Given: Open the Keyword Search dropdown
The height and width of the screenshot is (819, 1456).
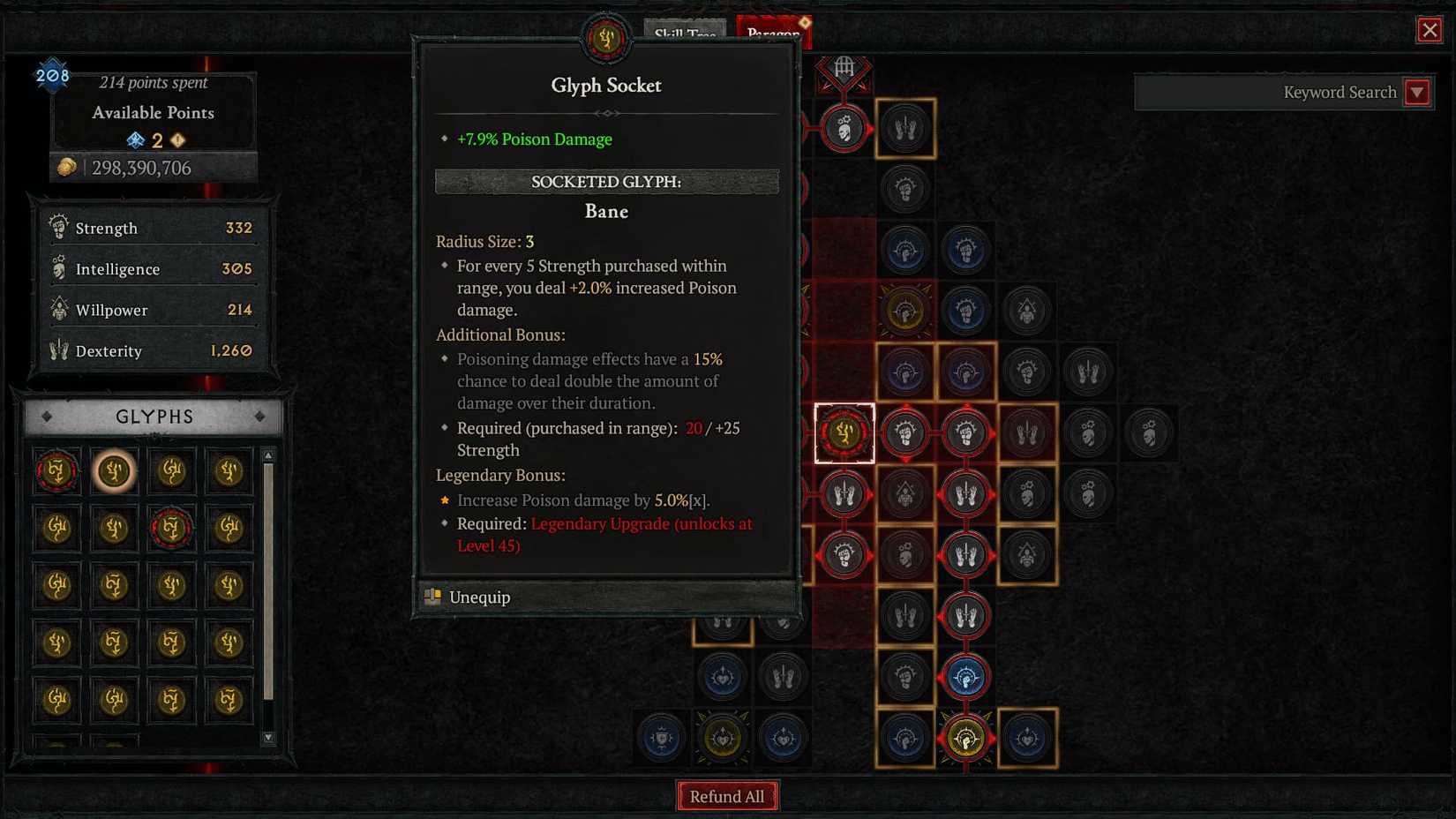Looking at the screenshot, I should pos(1417,92).
